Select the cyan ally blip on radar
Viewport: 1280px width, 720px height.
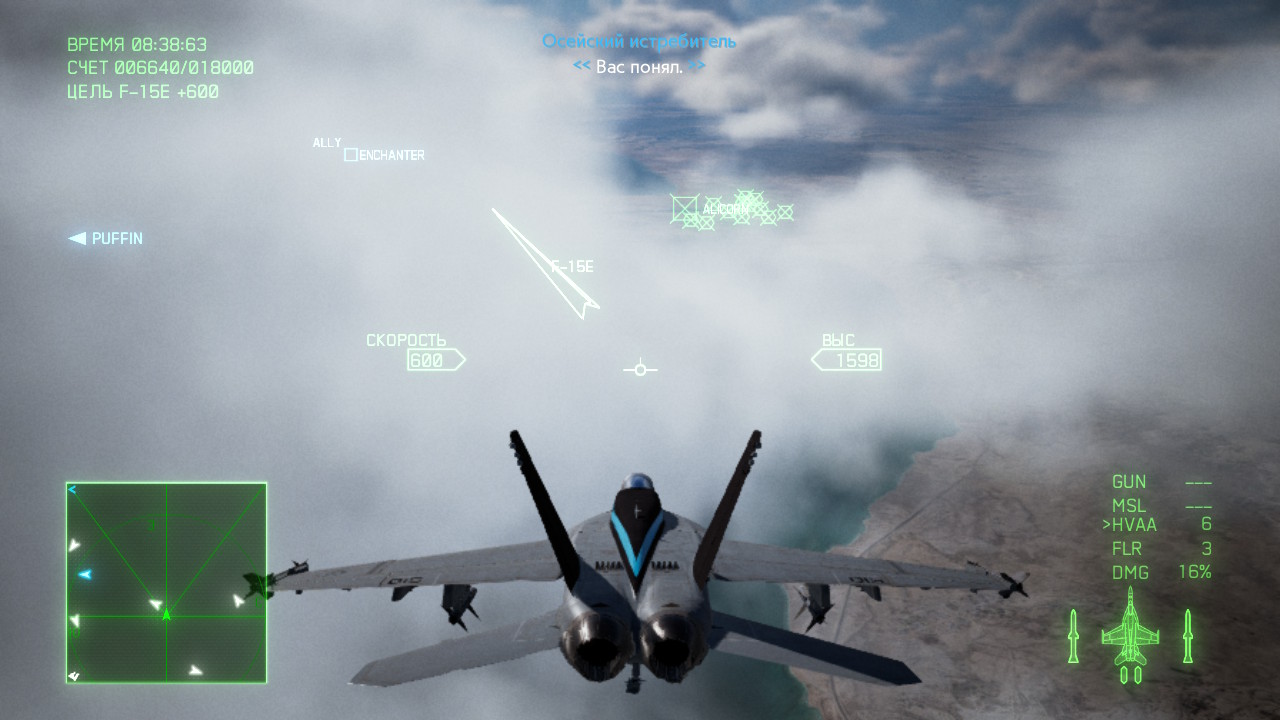point(85,574)
